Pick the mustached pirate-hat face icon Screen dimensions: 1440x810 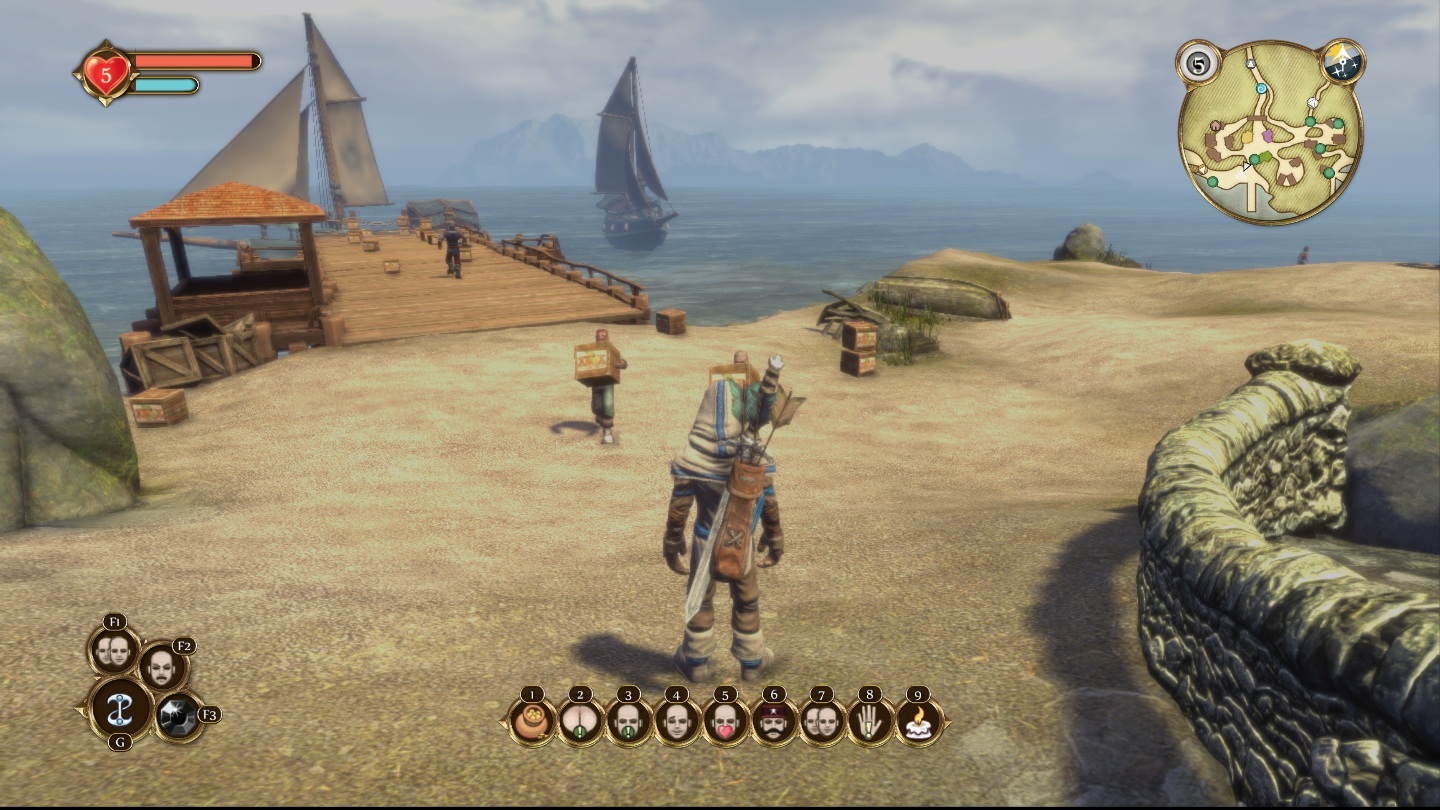pos(774,721)
